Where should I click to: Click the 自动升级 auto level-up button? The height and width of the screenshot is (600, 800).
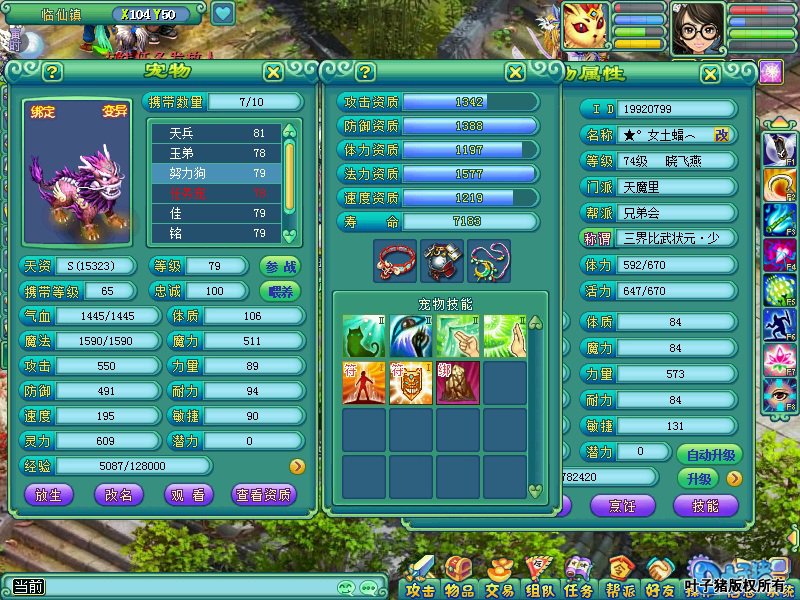[x=711, y=454]
